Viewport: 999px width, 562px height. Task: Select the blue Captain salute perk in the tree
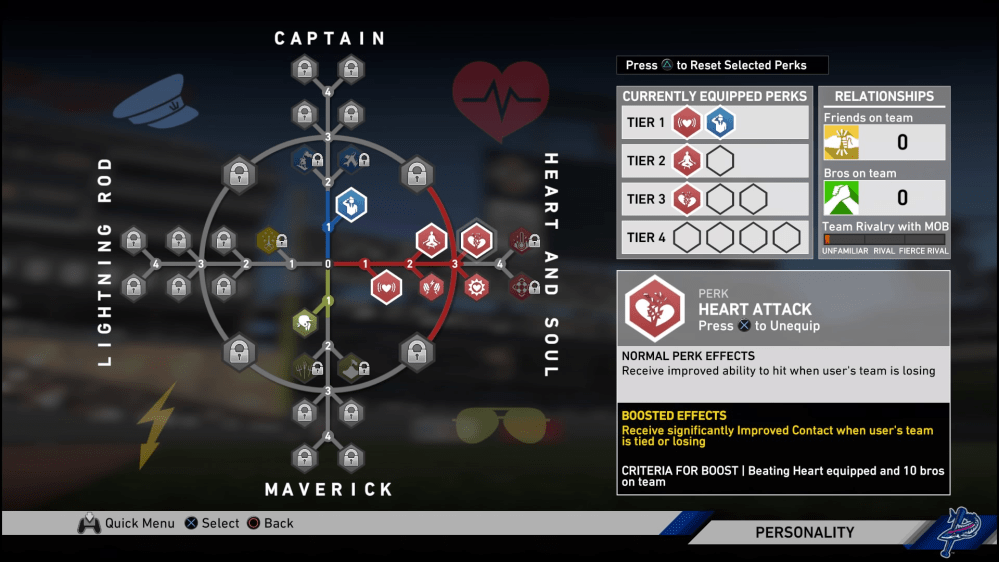click(351, 205)
